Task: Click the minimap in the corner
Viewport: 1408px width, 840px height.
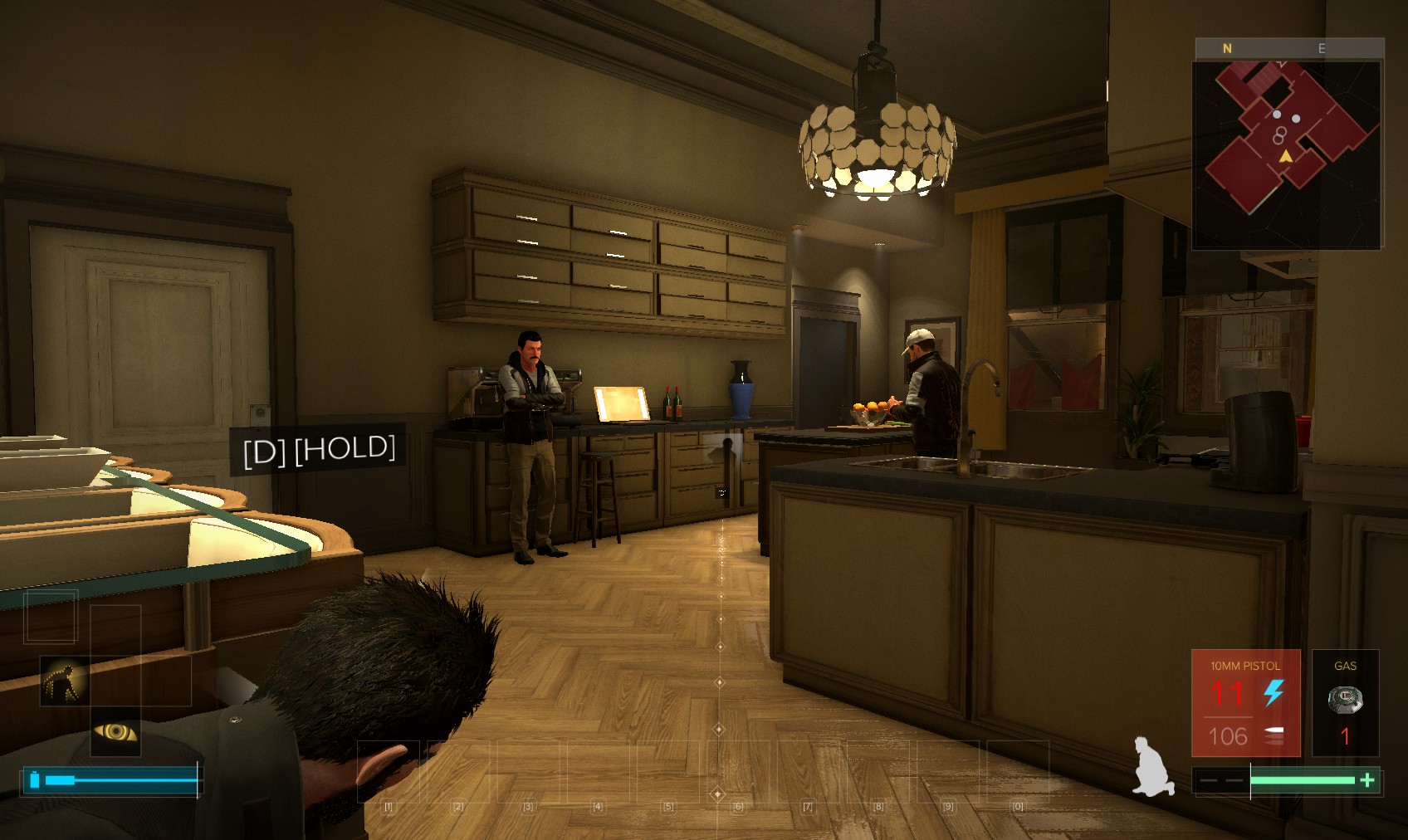Action: tap(1287, 154)
